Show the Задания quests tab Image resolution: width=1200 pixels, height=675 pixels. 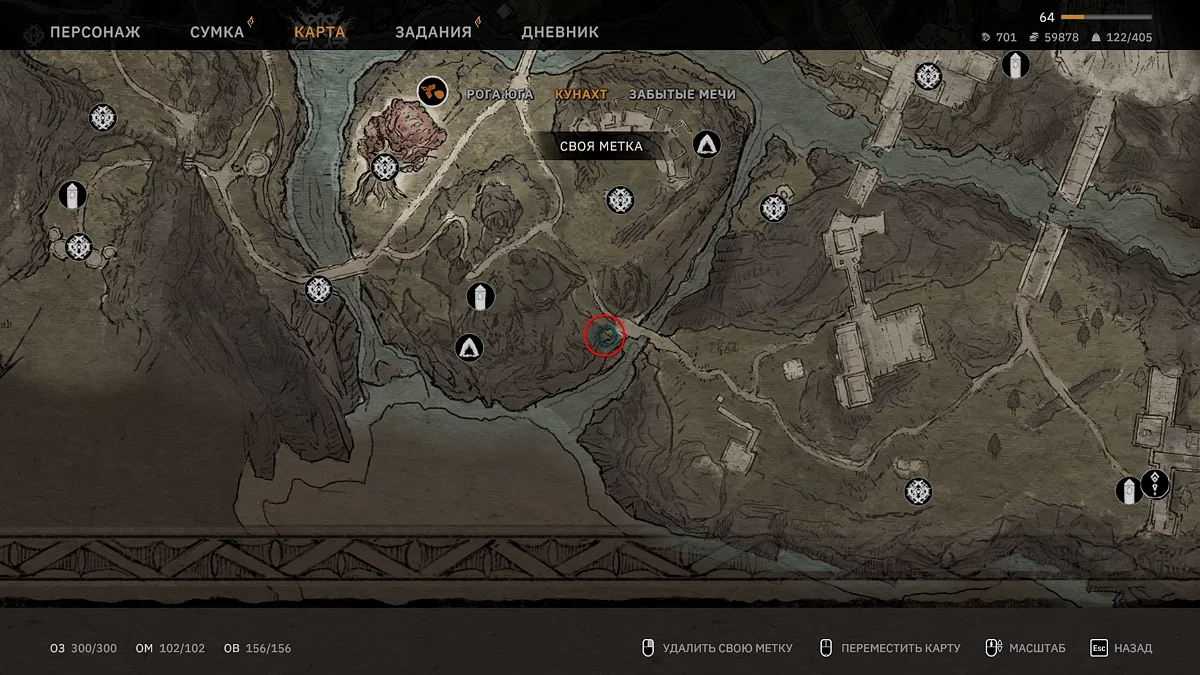433,32
